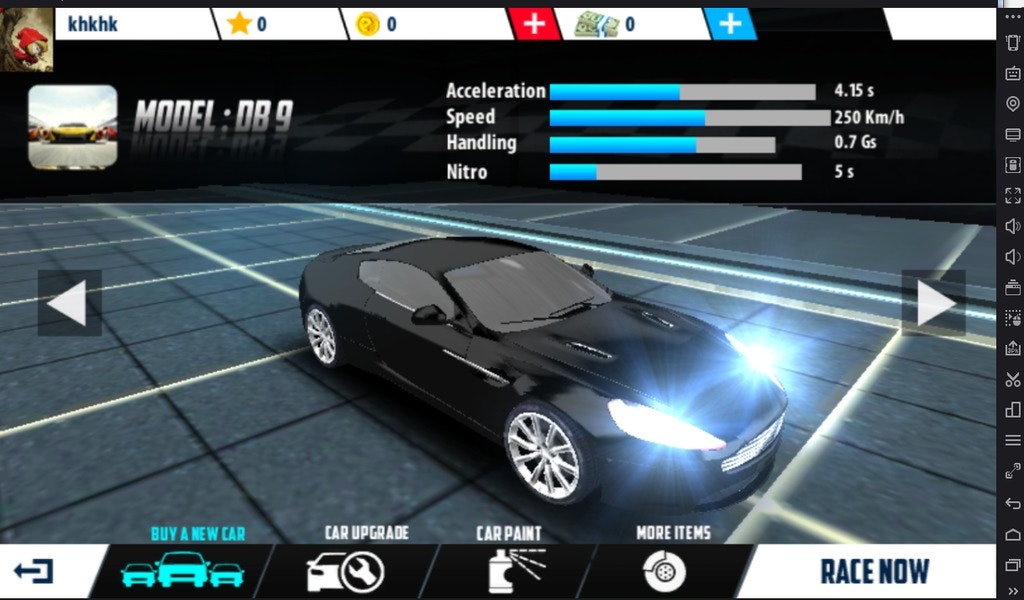Show the next car with right arrow
1024x600 pixels.
click(x=933, y=303)
